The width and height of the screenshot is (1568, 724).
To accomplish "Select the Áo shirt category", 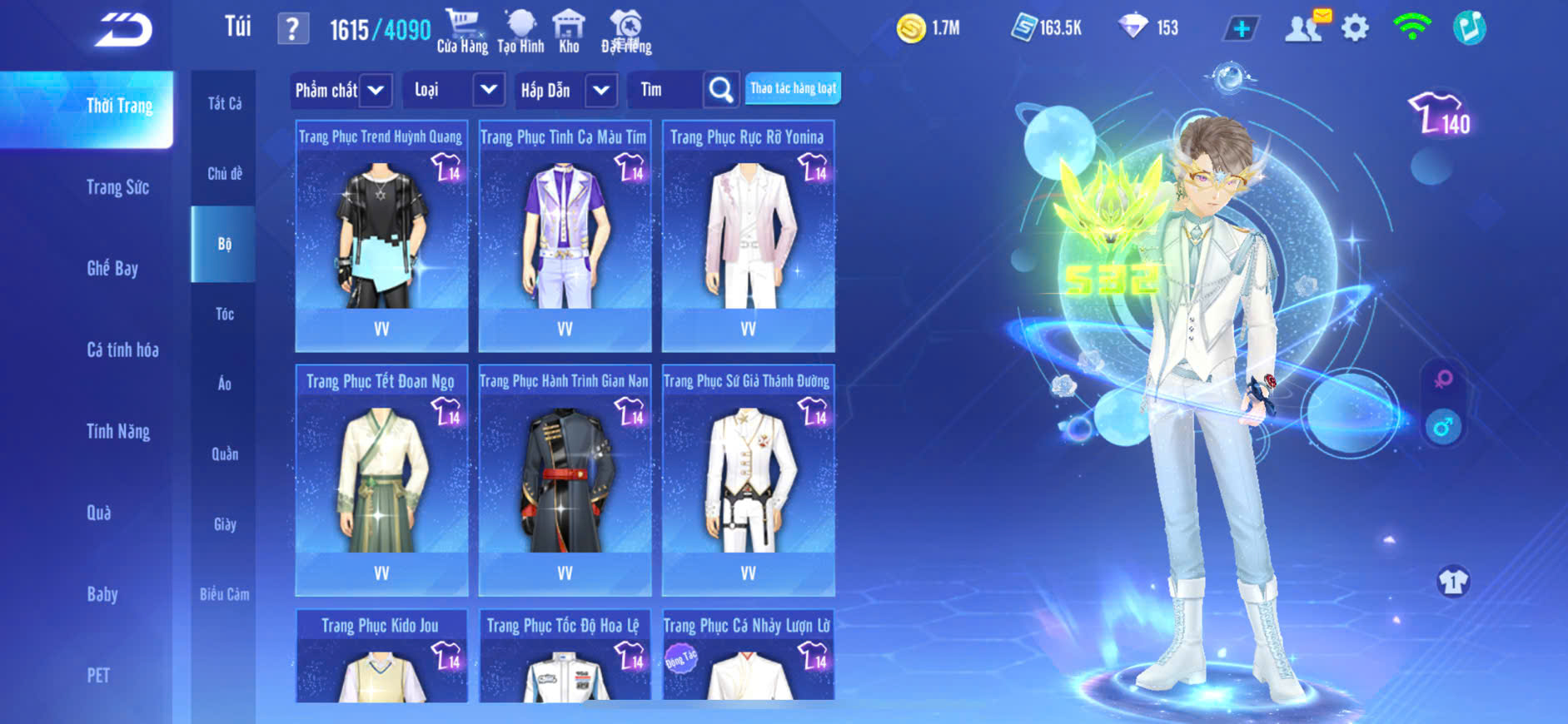I will click(x=224, y=384).
